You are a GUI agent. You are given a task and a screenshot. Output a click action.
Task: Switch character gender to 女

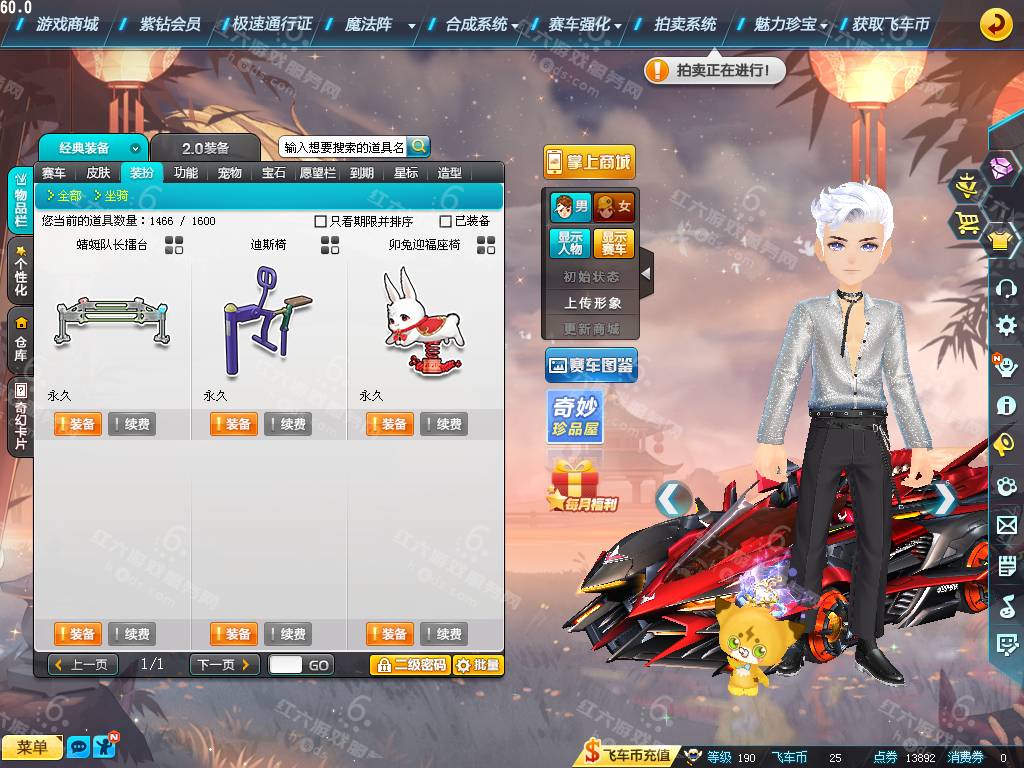pos(614,208)
